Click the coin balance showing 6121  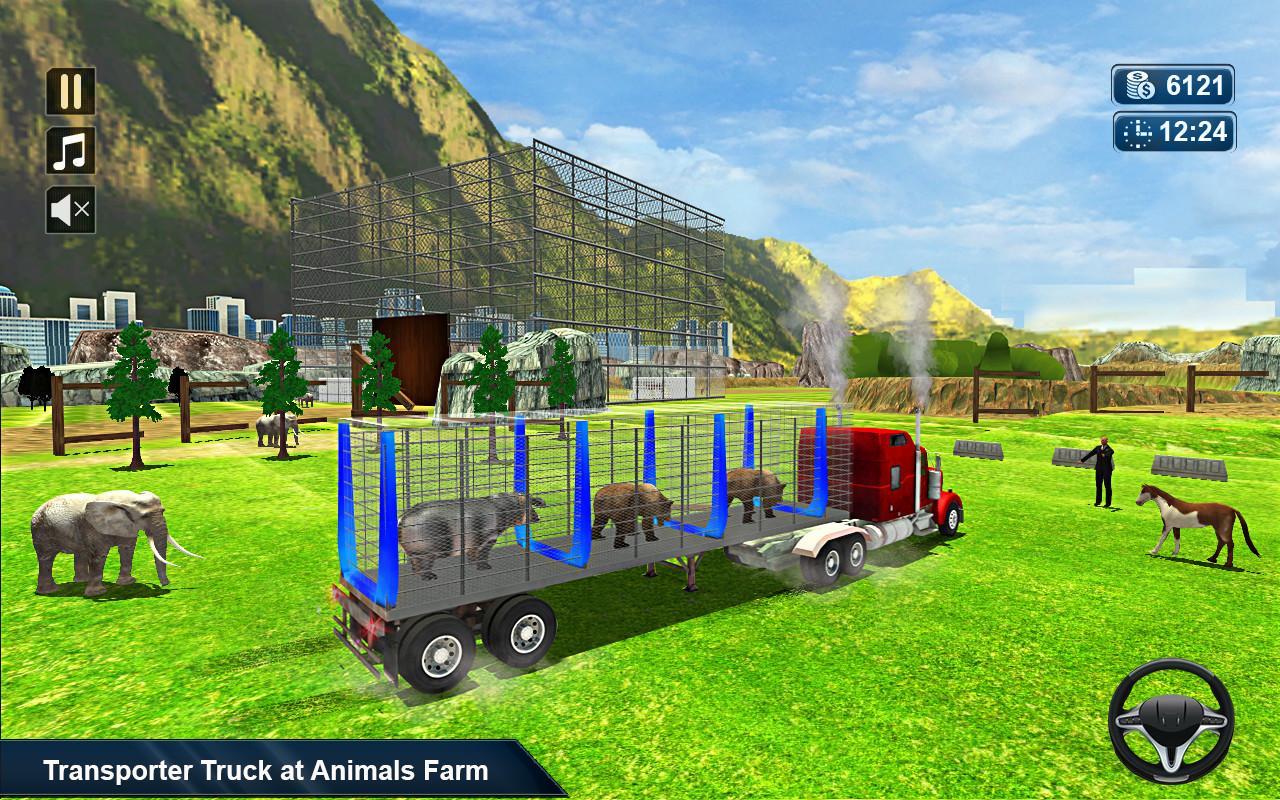pyautogui.click(x=1170, y=83)
